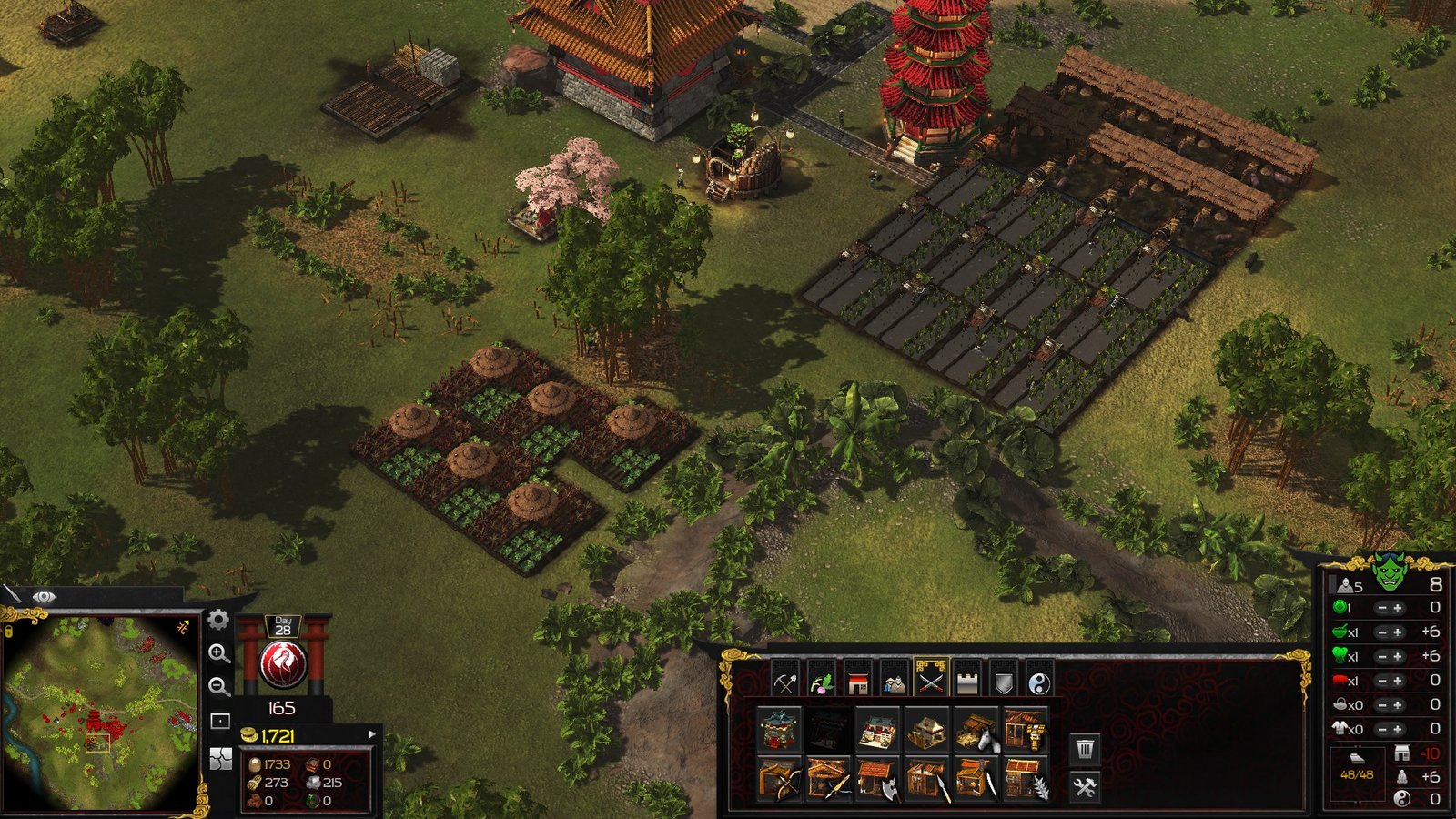This screenshot has width=1456, height=819.
Task: Choose the axe workshop building
Action: [878, 780]
